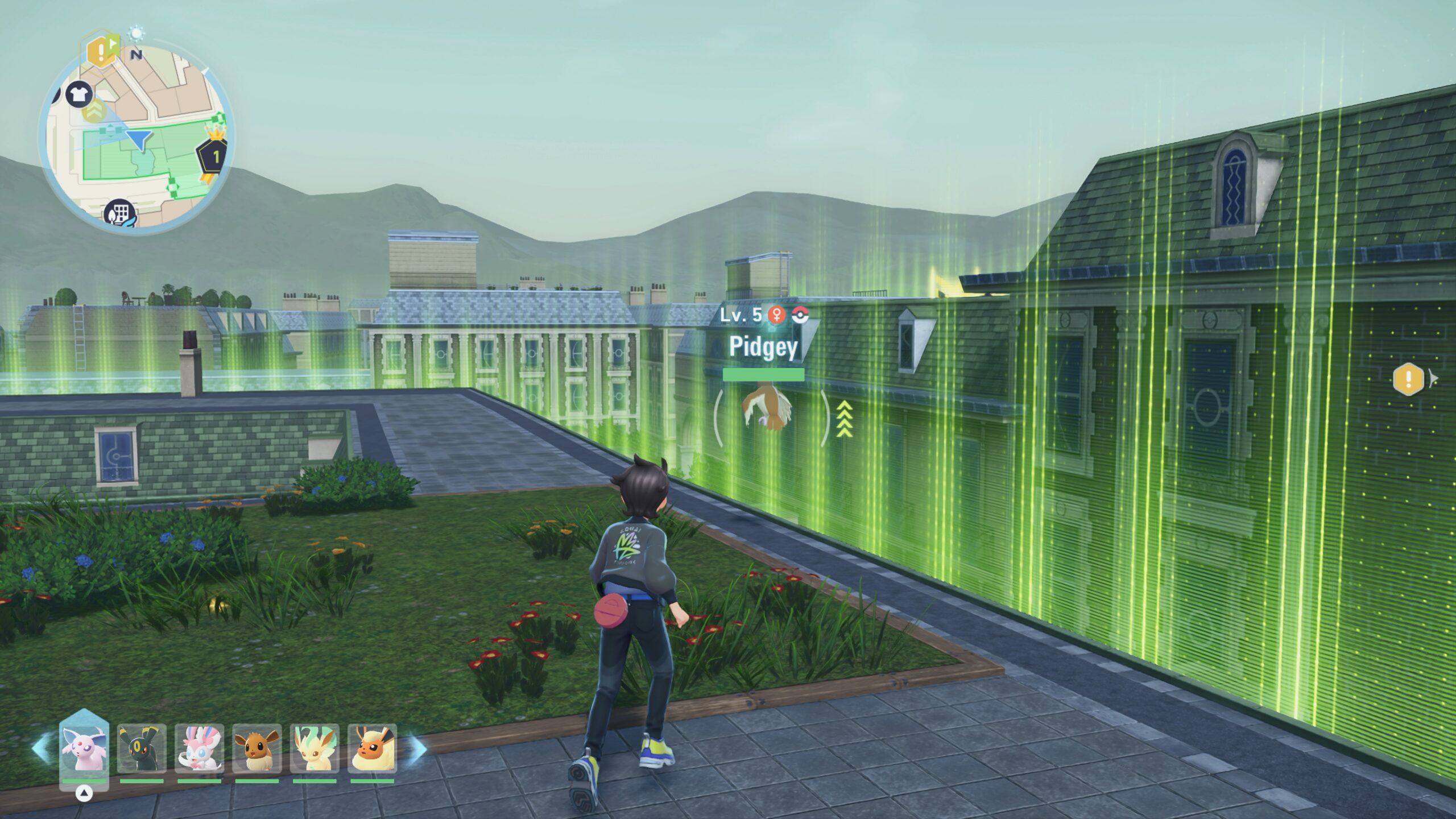Click the party bar's left arrow
1456x819 pixels.
coord(42,748)
